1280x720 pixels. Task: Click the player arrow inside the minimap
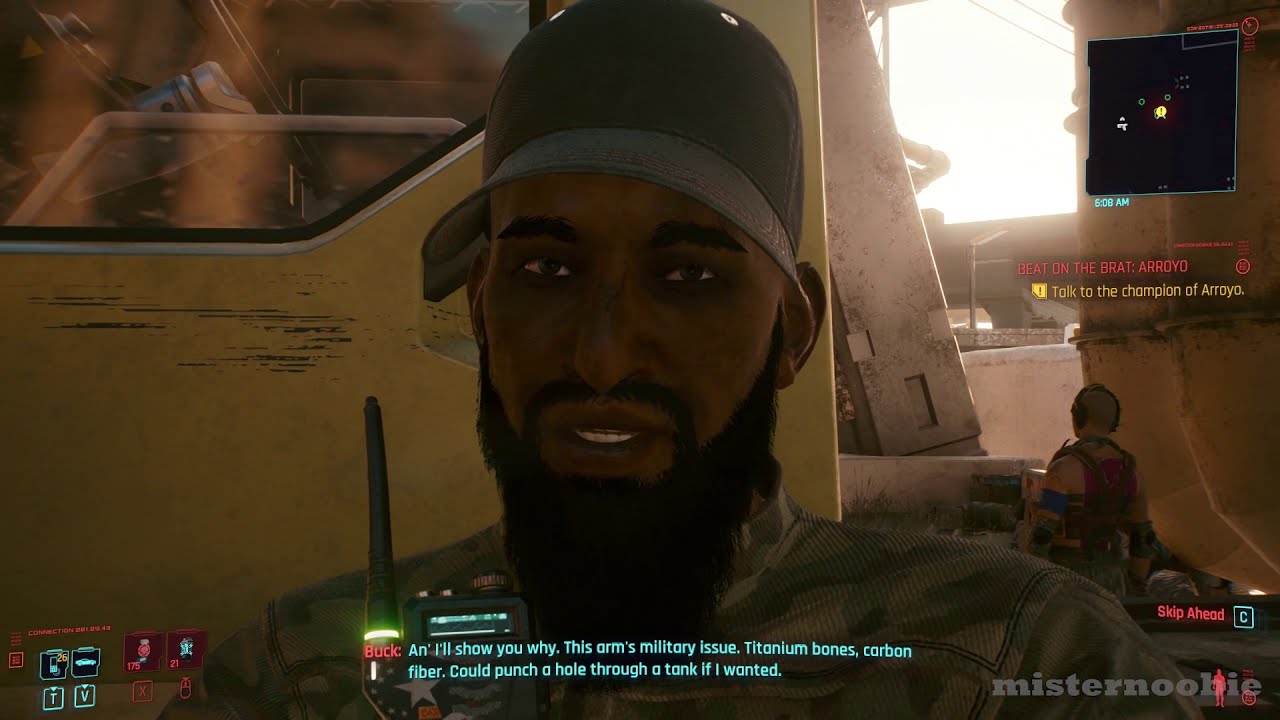point(1123,124)
